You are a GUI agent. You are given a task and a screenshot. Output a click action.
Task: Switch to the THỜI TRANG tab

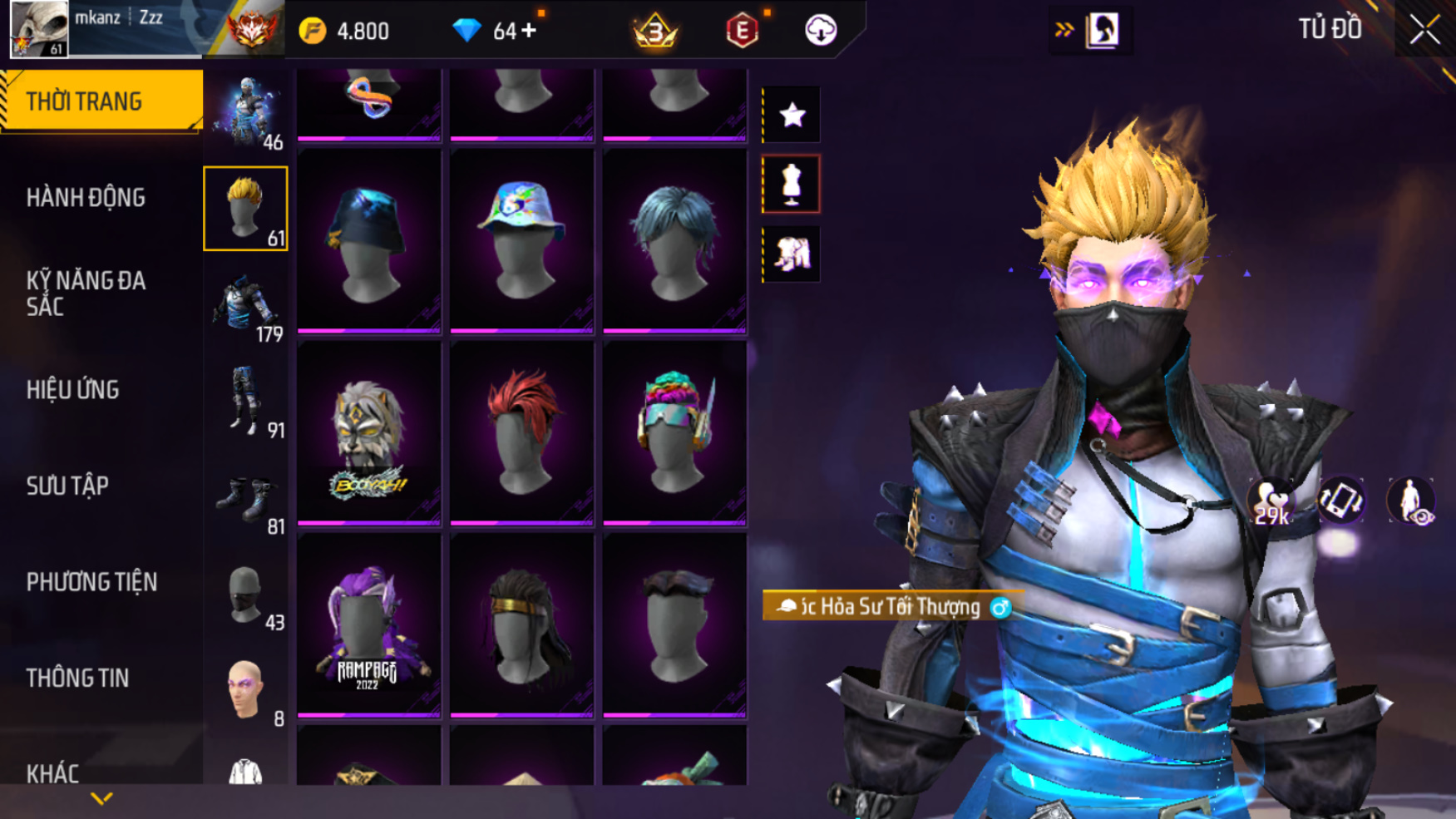click(x=101, y=101)
